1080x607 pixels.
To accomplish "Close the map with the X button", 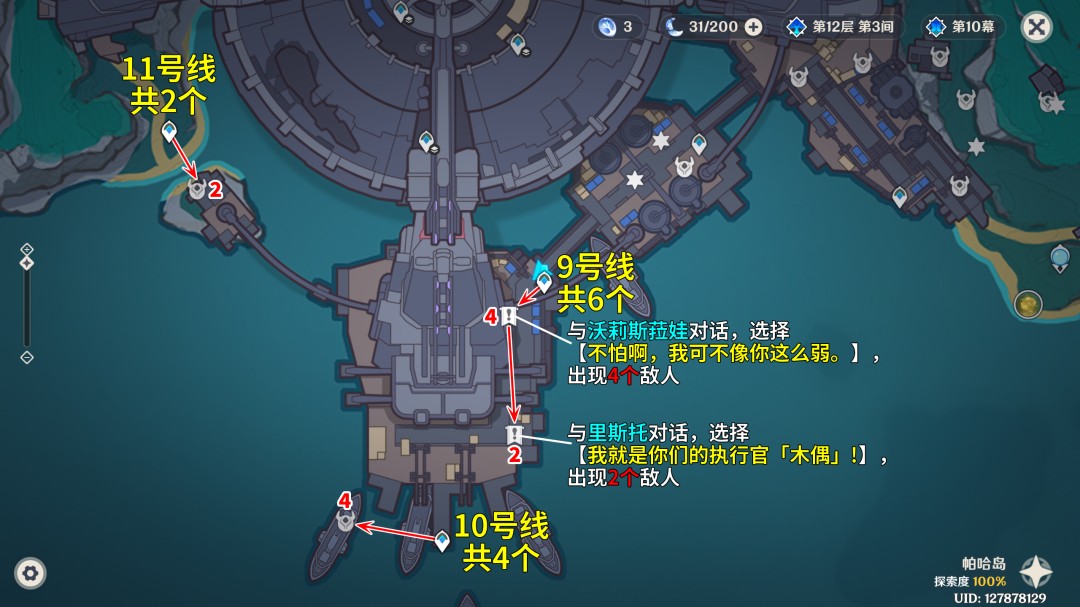I will (x=1036, y=27).
